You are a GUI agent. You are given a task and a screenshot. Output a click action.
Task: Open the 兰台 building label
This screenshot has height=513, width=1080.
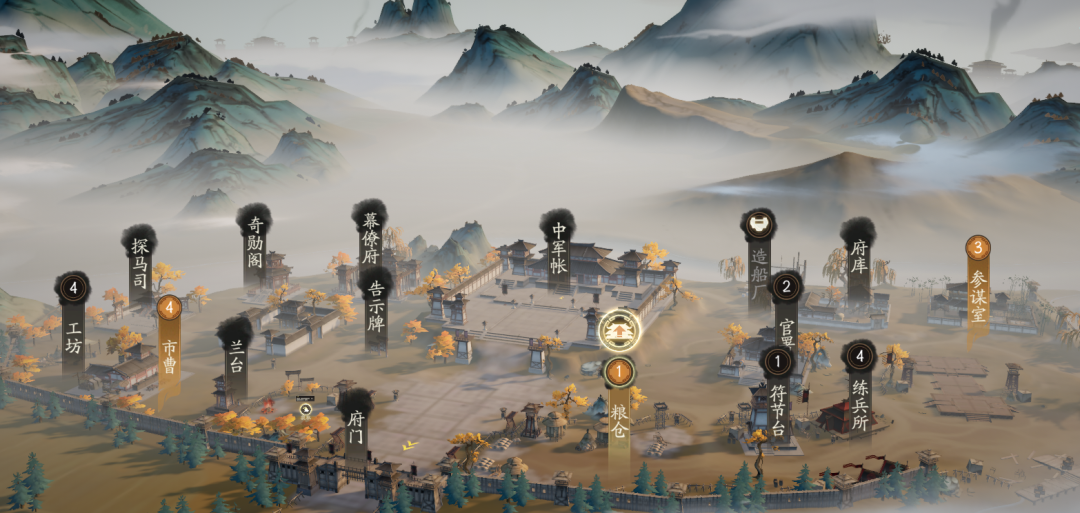236,355
